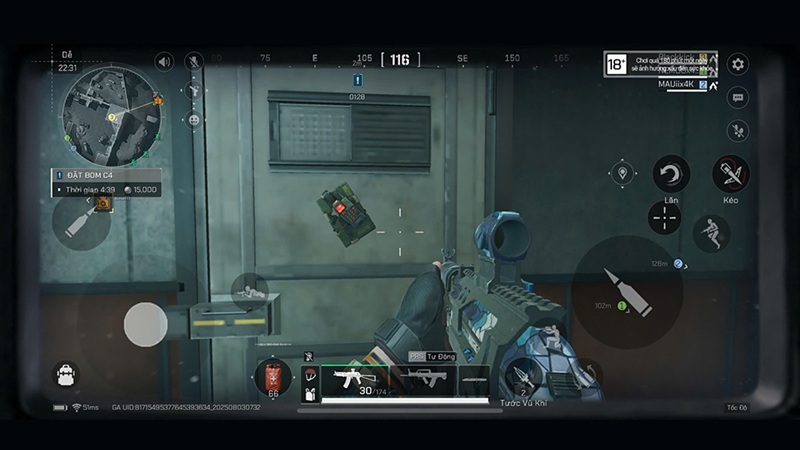The image size is (800, 450).
Task: Open the emote smiley face button
Action: (x=194, y=119)
